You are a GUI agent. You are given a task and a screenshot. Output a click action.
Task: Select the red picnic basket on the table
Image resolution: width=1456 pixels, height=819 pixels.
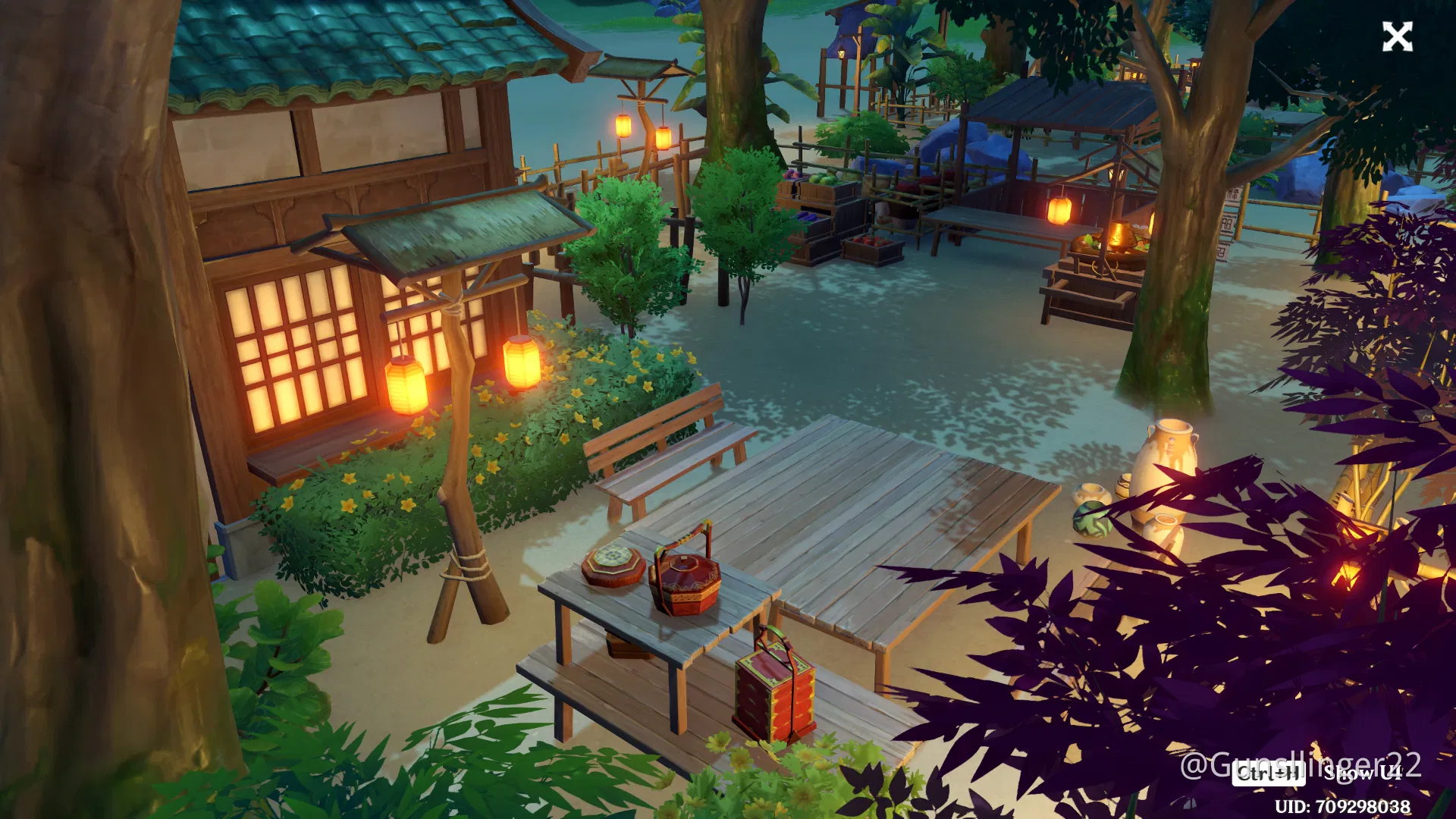(686, 584)
